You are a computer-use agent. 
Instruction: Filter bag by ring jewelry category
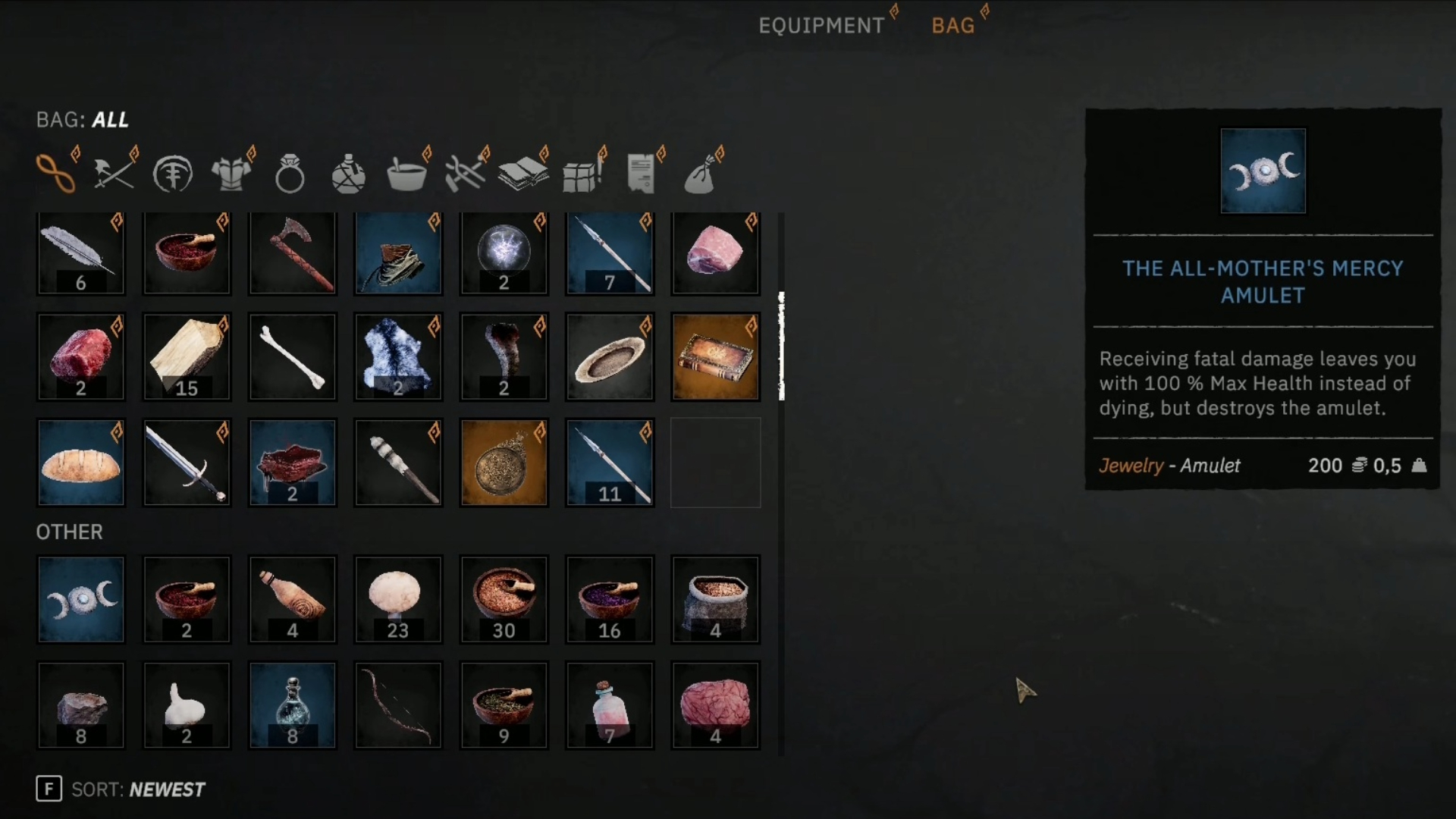(290, 173)
